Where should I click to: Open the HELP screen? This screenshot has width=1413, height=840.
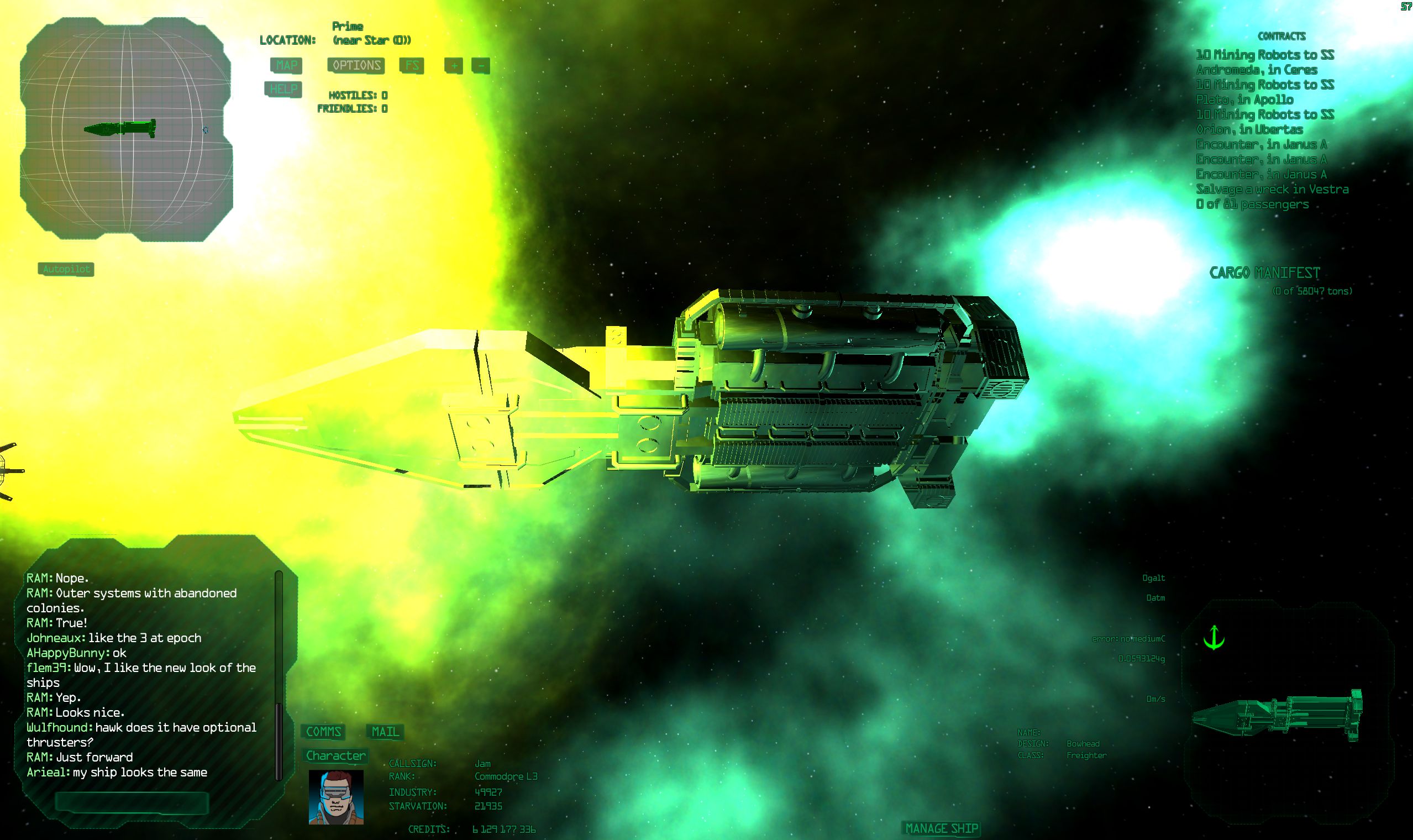click(x=284, y=89)
